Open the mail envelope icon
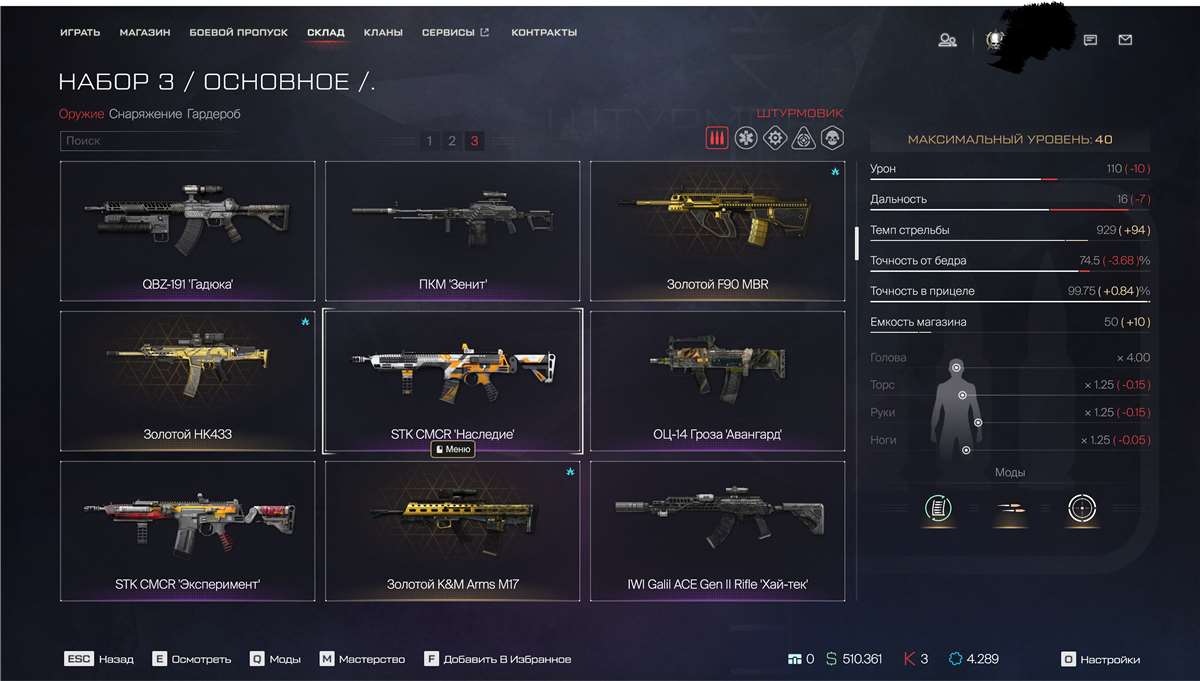 (x=1125, y=40)
